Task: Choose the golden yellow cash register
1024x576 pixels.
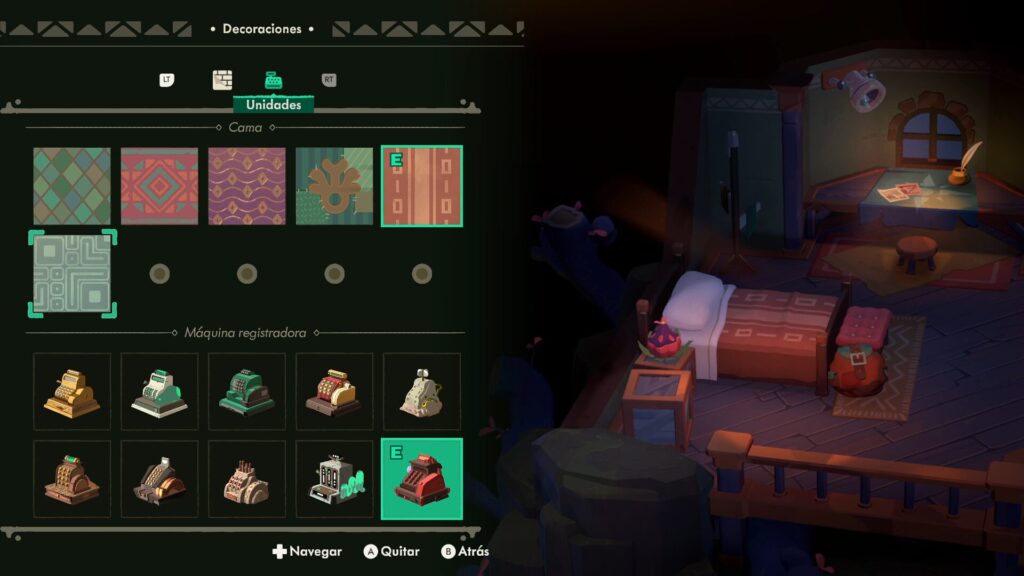Action: tap(72, 392)
